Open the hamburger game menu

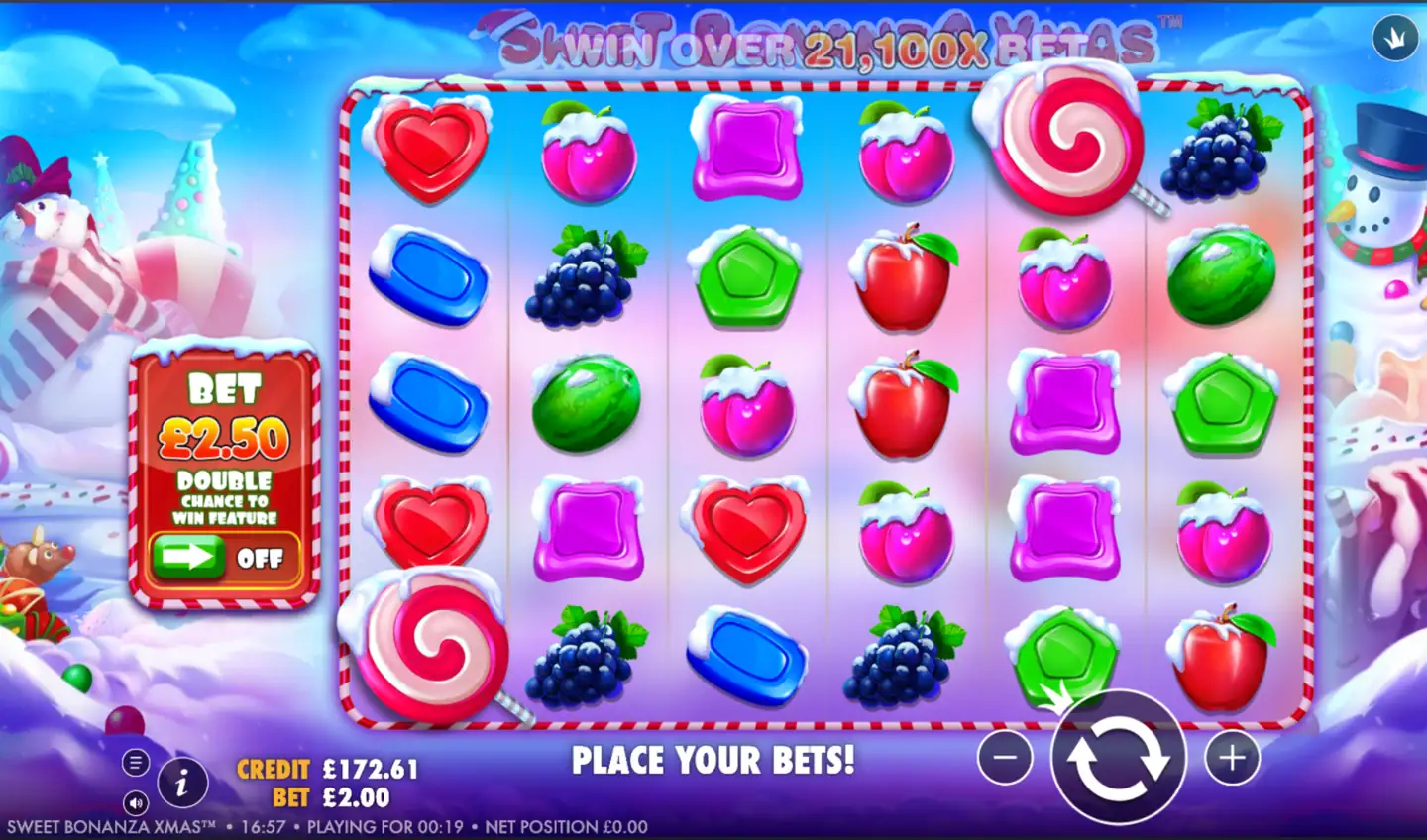[135, 764]
